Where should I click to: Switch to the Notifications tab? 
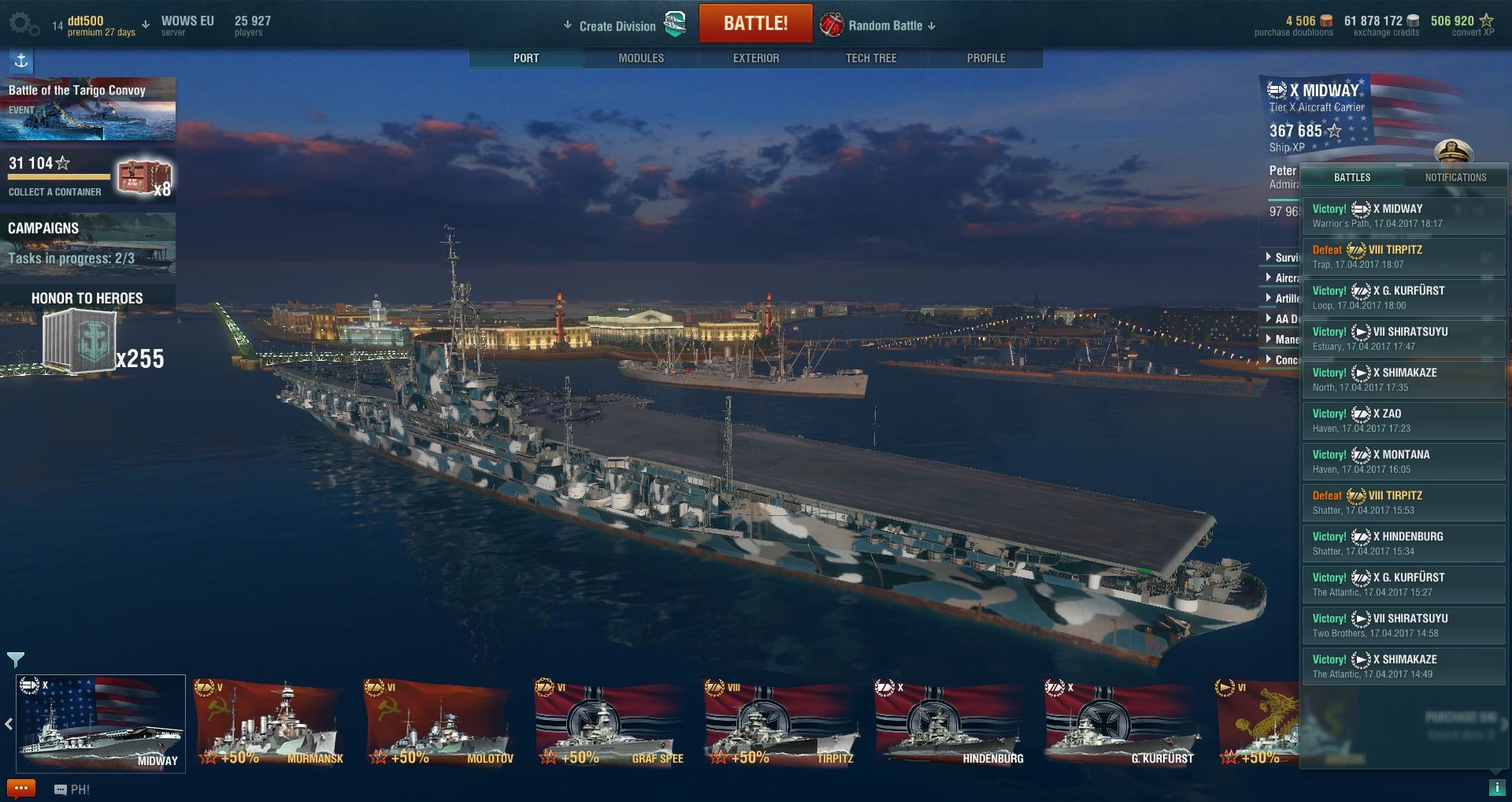click(x=1455, y=177)
